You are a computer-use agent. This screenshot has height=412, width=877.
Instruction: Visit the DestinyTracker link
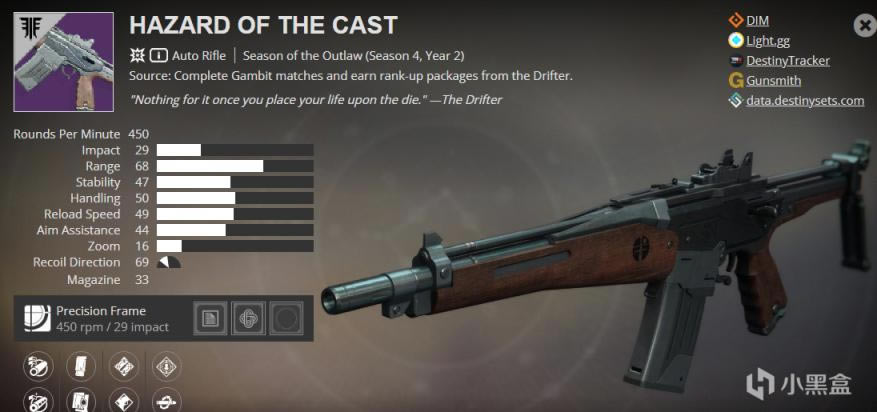click(788, 61)
